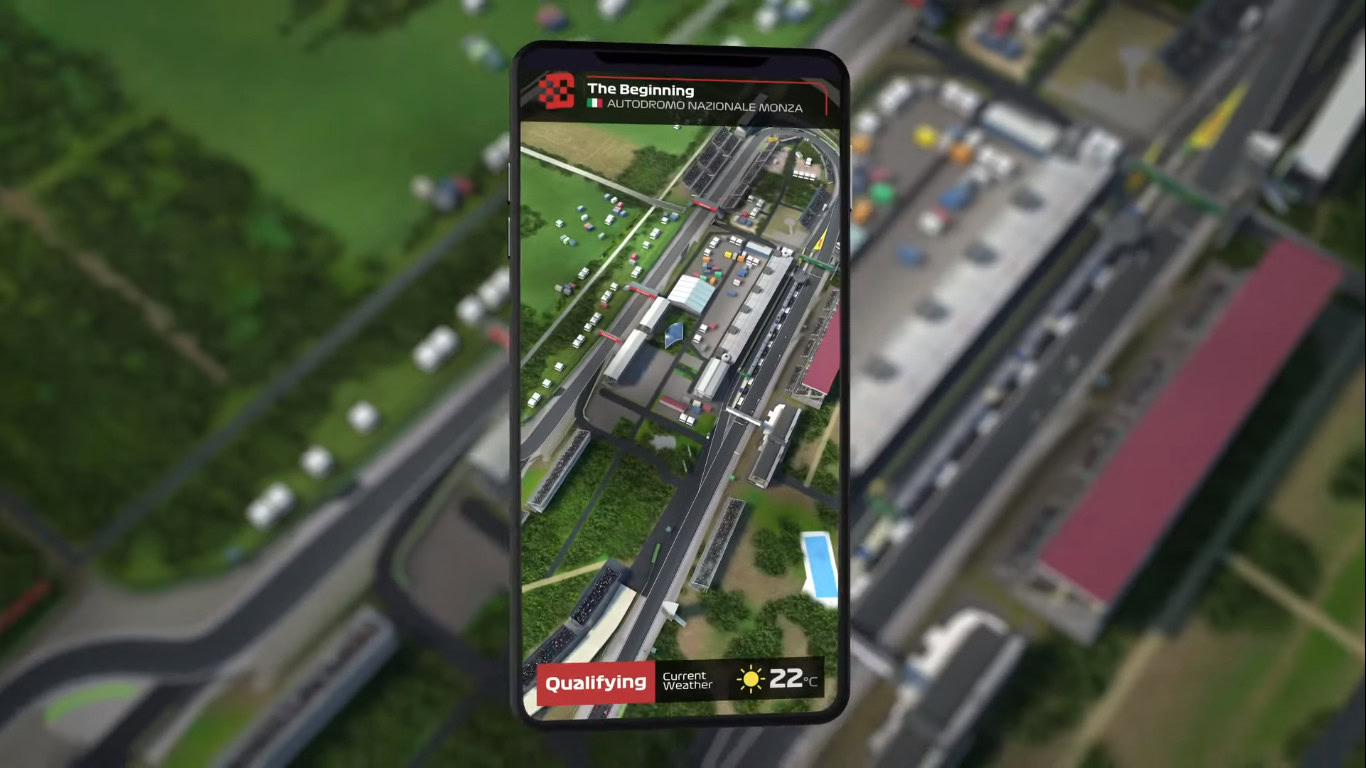The width and height of the screenshot is (1366, 768).
Task: Open The Beginning event header
Action: coord(640,91)
